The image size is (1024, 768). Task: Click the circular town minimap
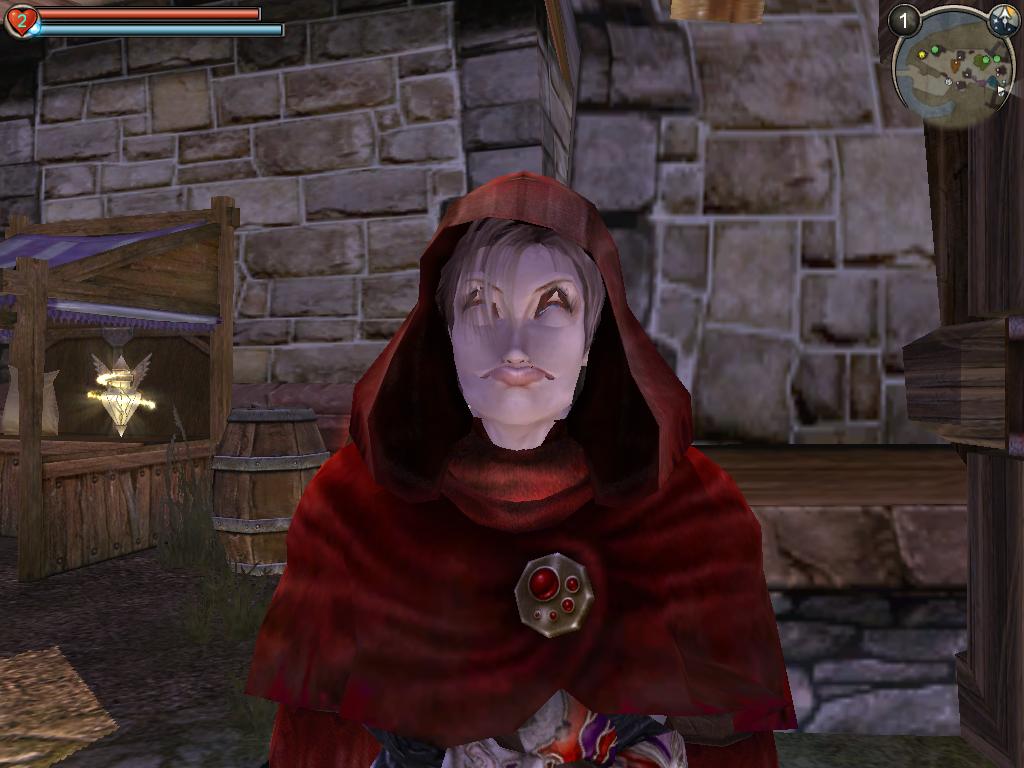point(953,70)
